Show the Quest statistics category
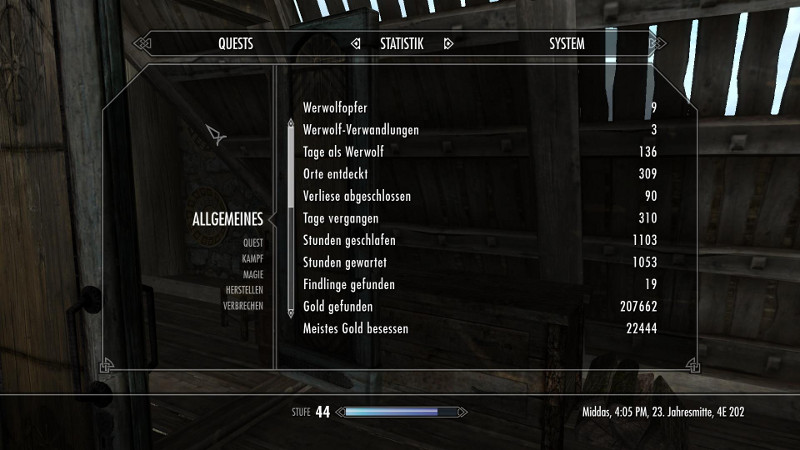 (252, 242)
